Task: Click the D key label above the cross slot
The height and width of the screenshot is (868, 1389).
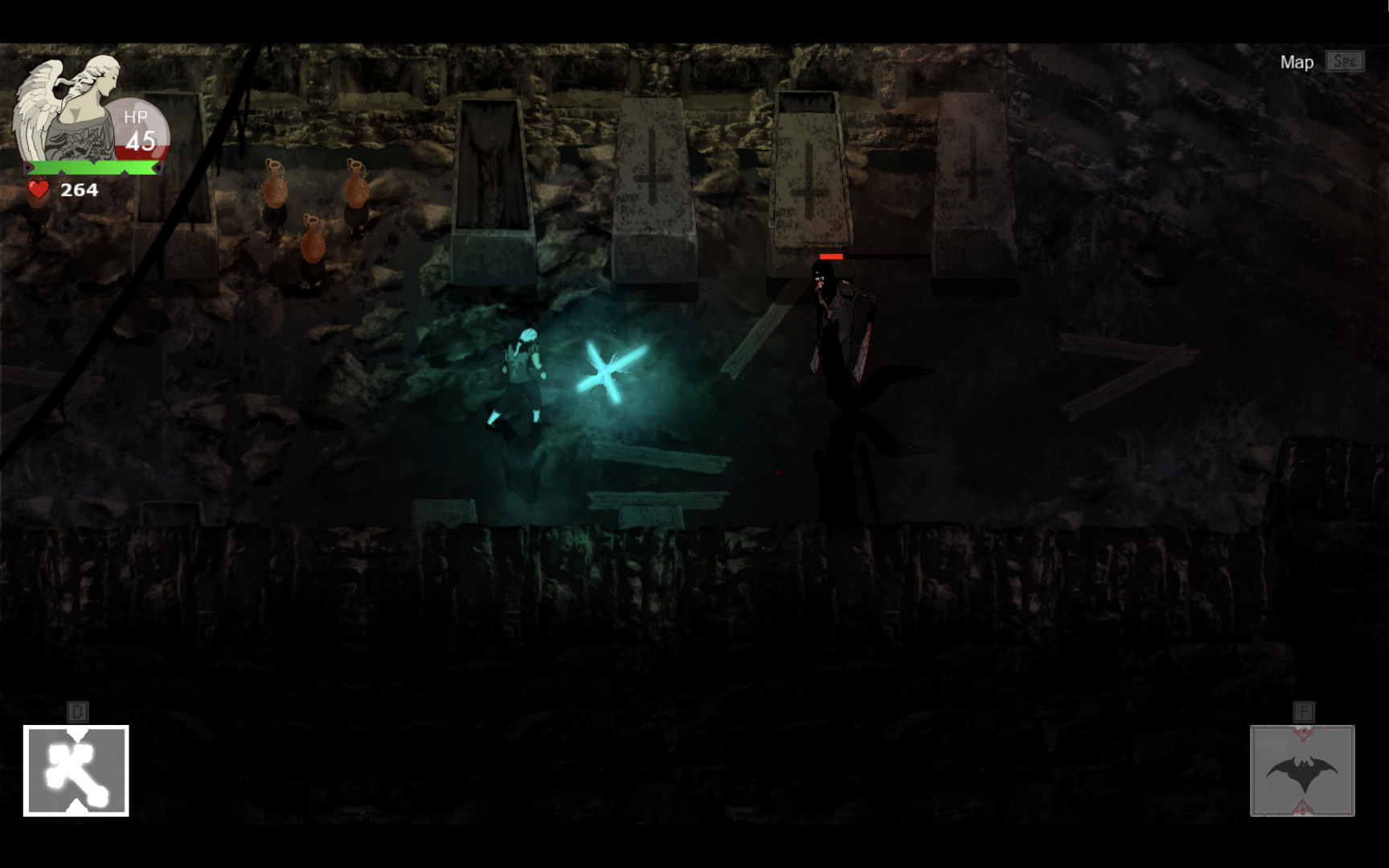Action: [76, 710]
